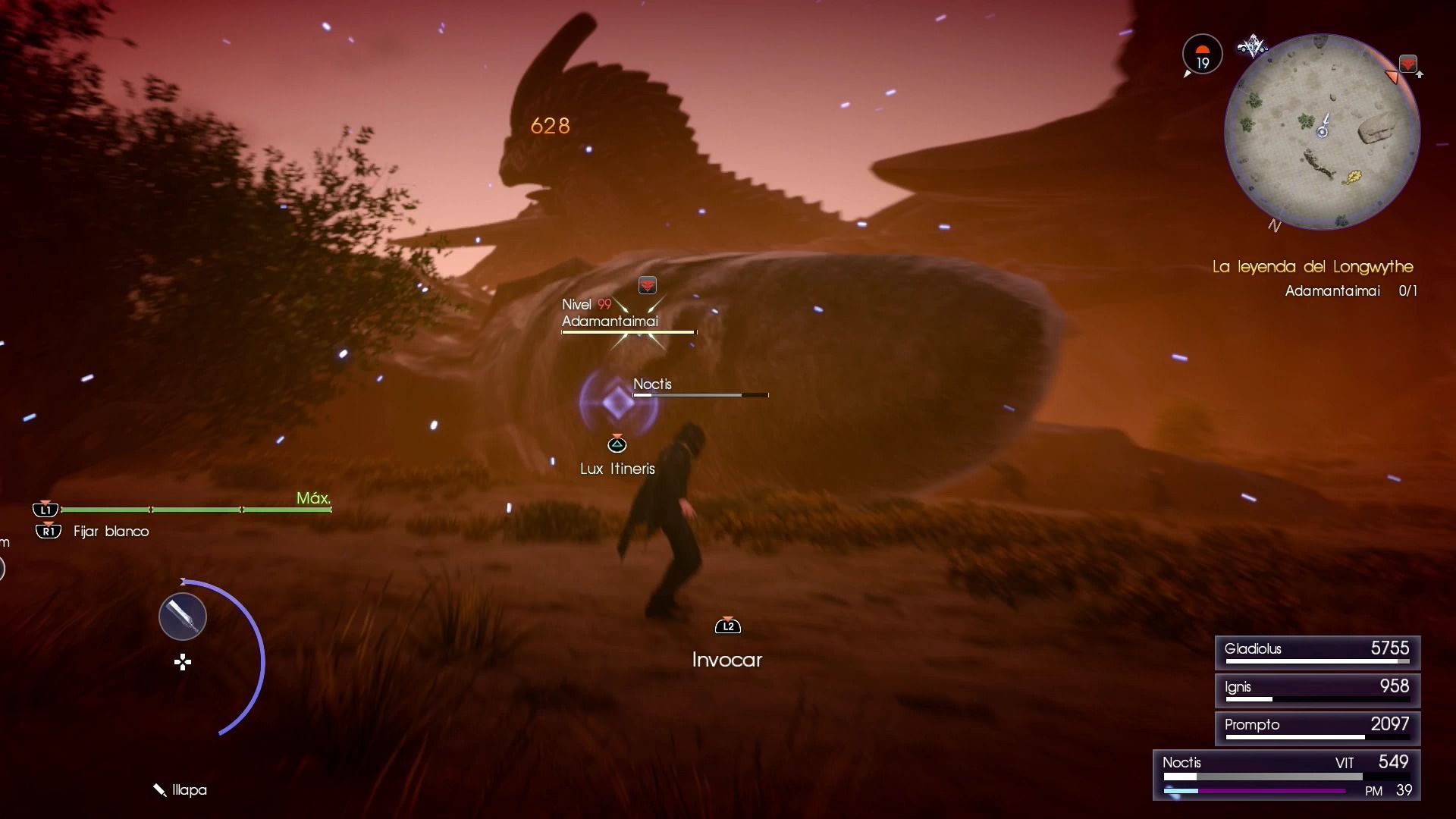Click the red quest marker on minimap edge
The width and height of the screenshot is (1456, 819).
[x=1407, y=64]
